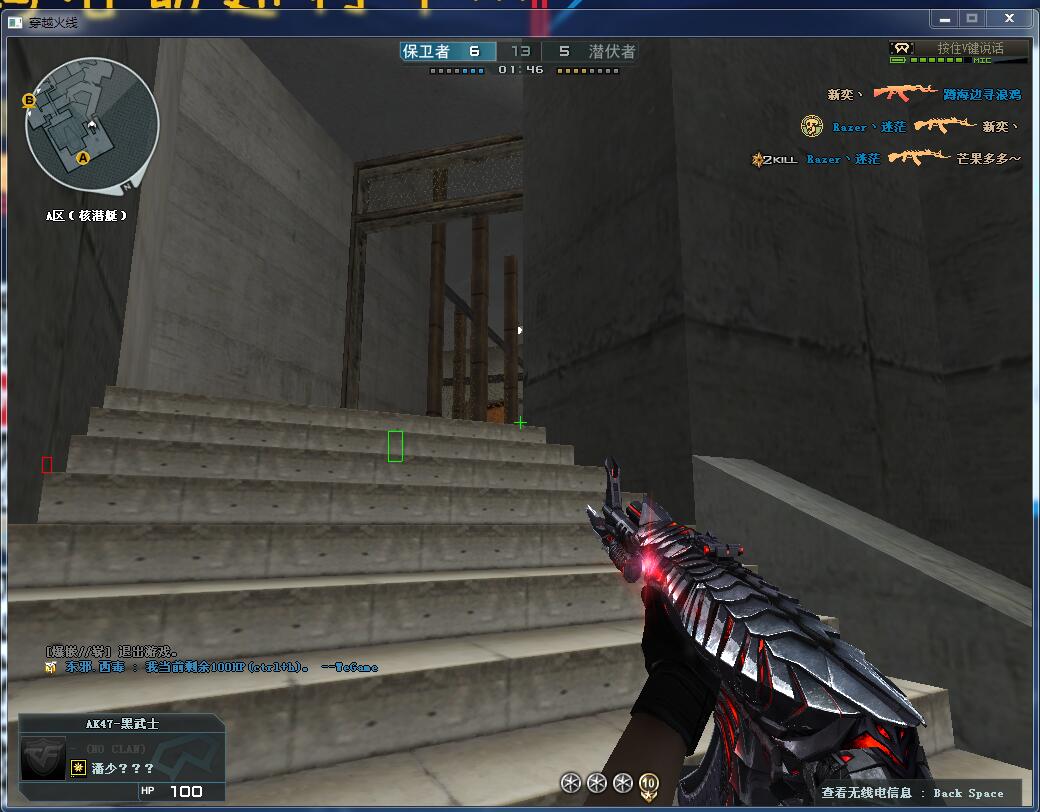
Task: Minimize the game window
Action: click(x=944, y=18)
